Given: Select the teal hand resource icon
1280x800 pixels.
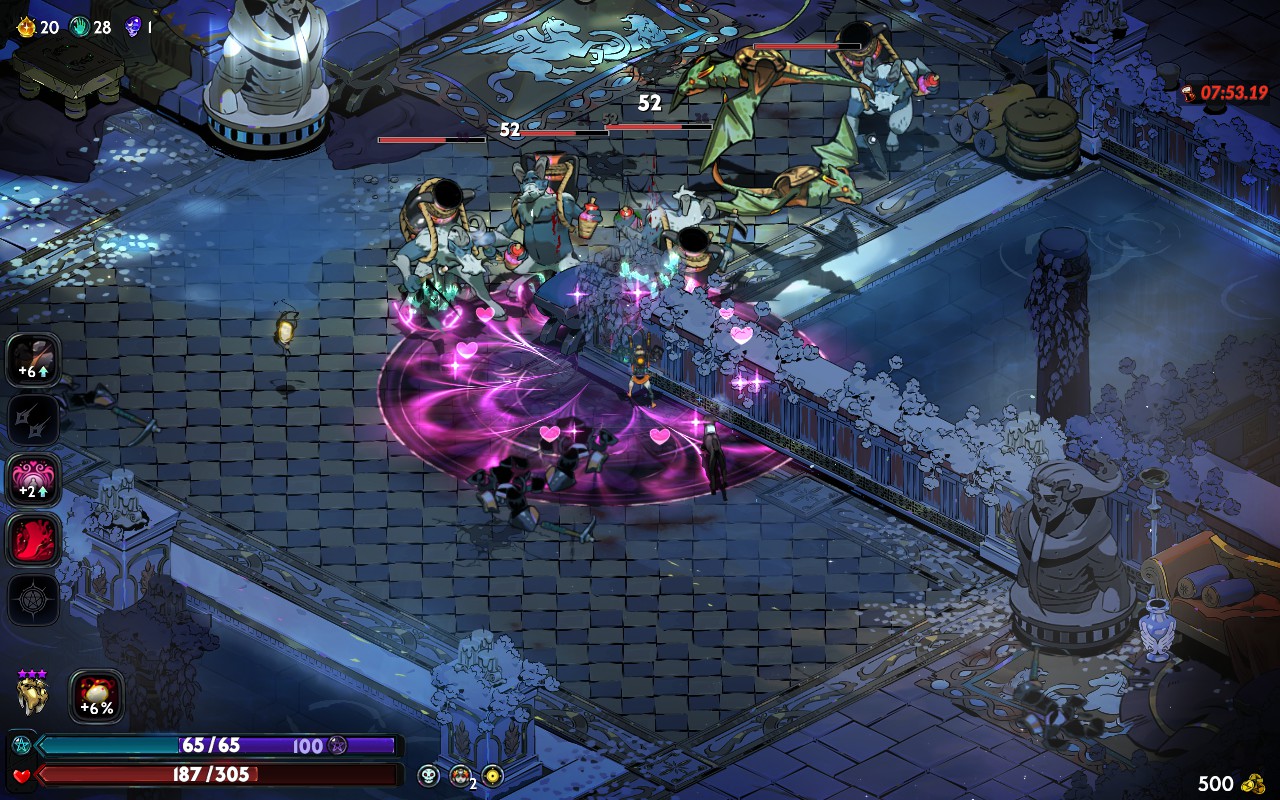Looking at the screenshot, I should [79, 27].
